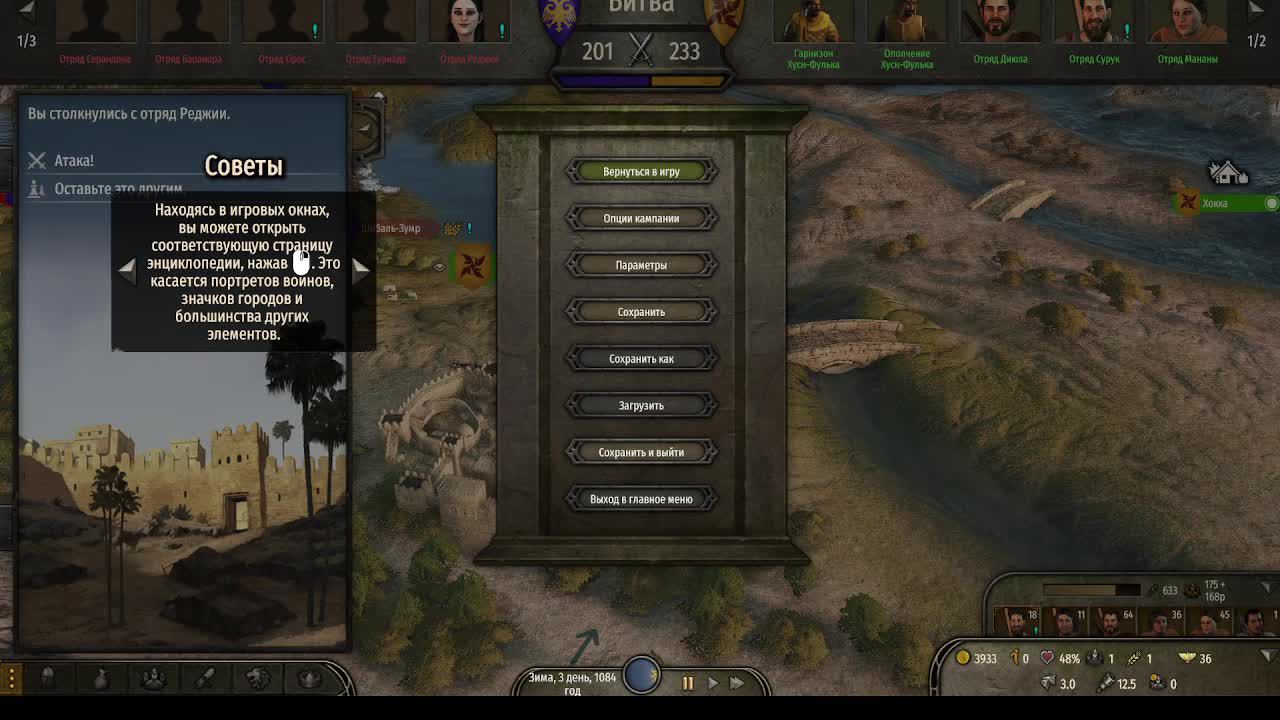Show the next tip using the right arrow
The height and width of the screenshot is (720, 1280).
click(x=361, y=268)
